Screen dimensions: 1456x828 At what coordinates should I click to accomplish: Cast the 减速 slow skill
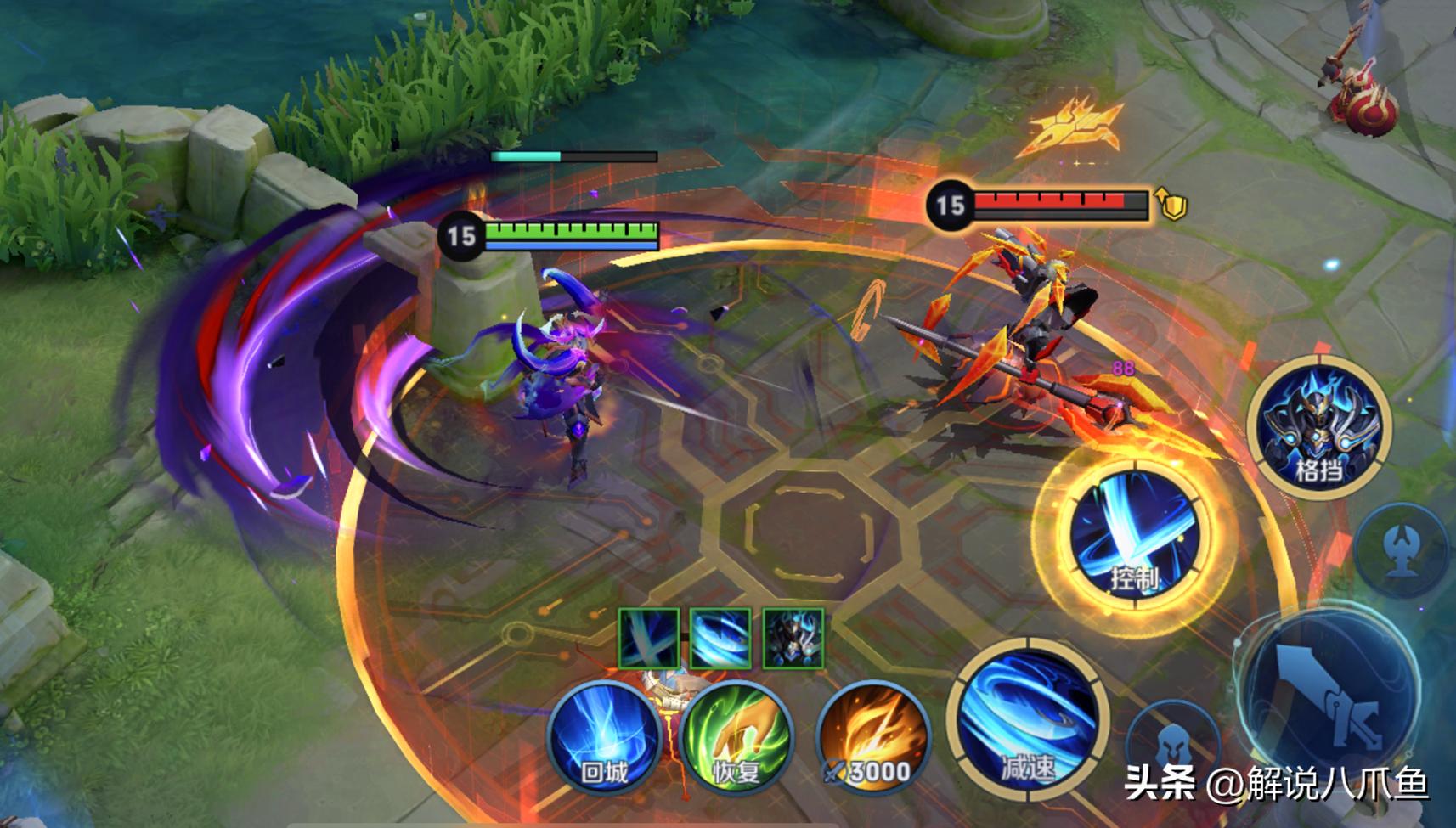1028,718
